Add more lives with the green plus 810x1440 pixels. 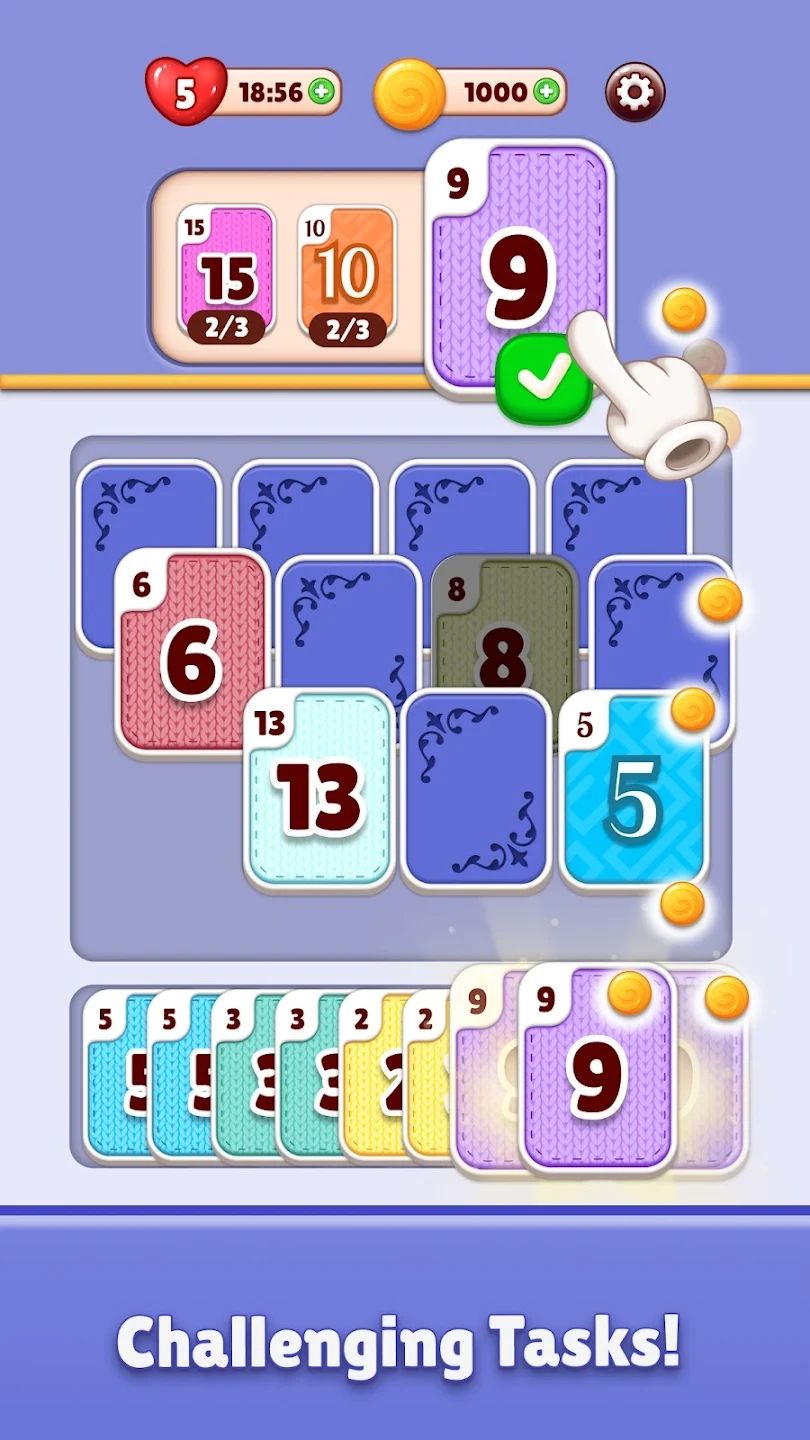(321, 93)
